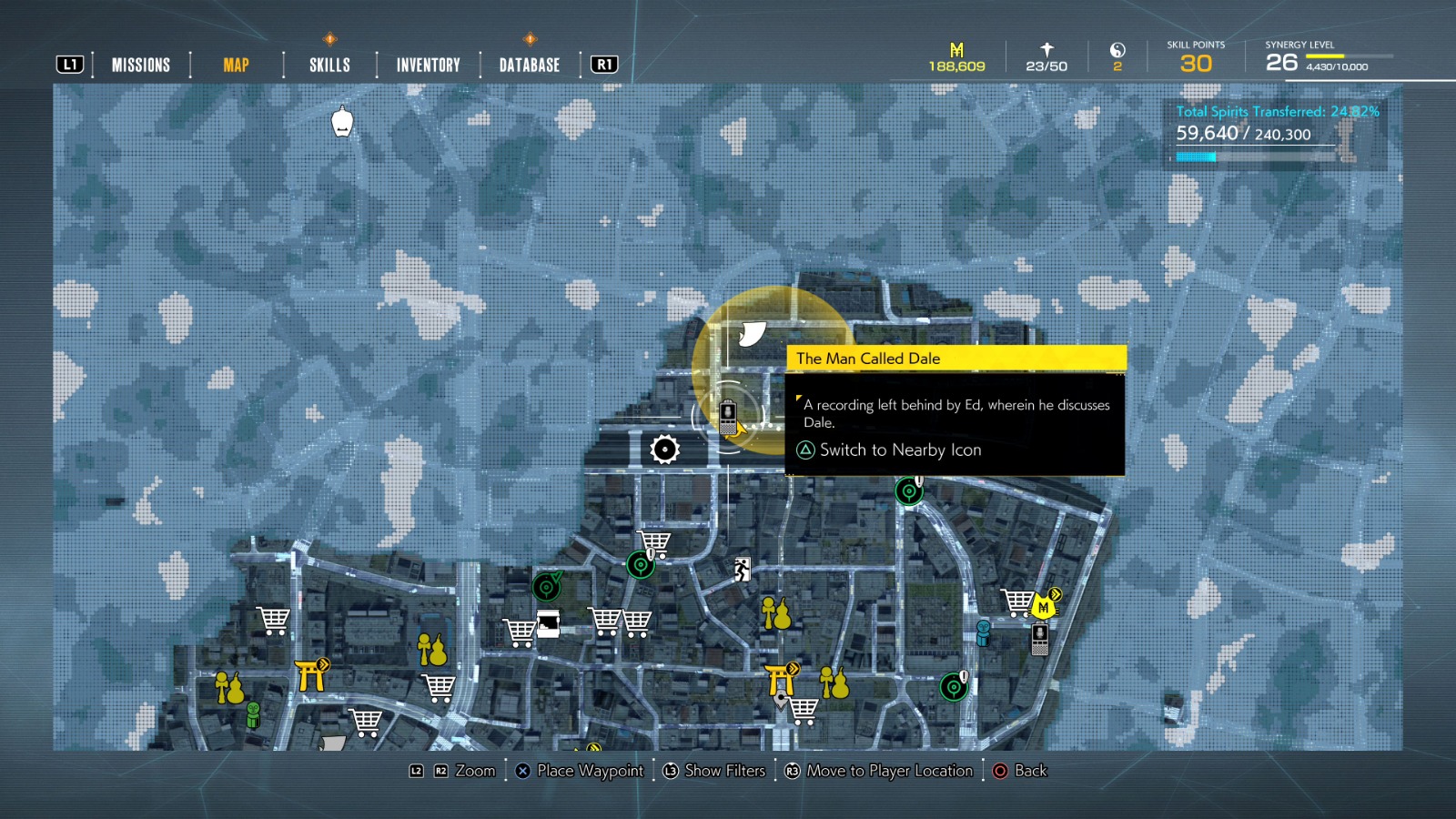This screenshot has height=819, width=1456.
Task: Switch to the MISSIONS tab
Action: point(140,64)
